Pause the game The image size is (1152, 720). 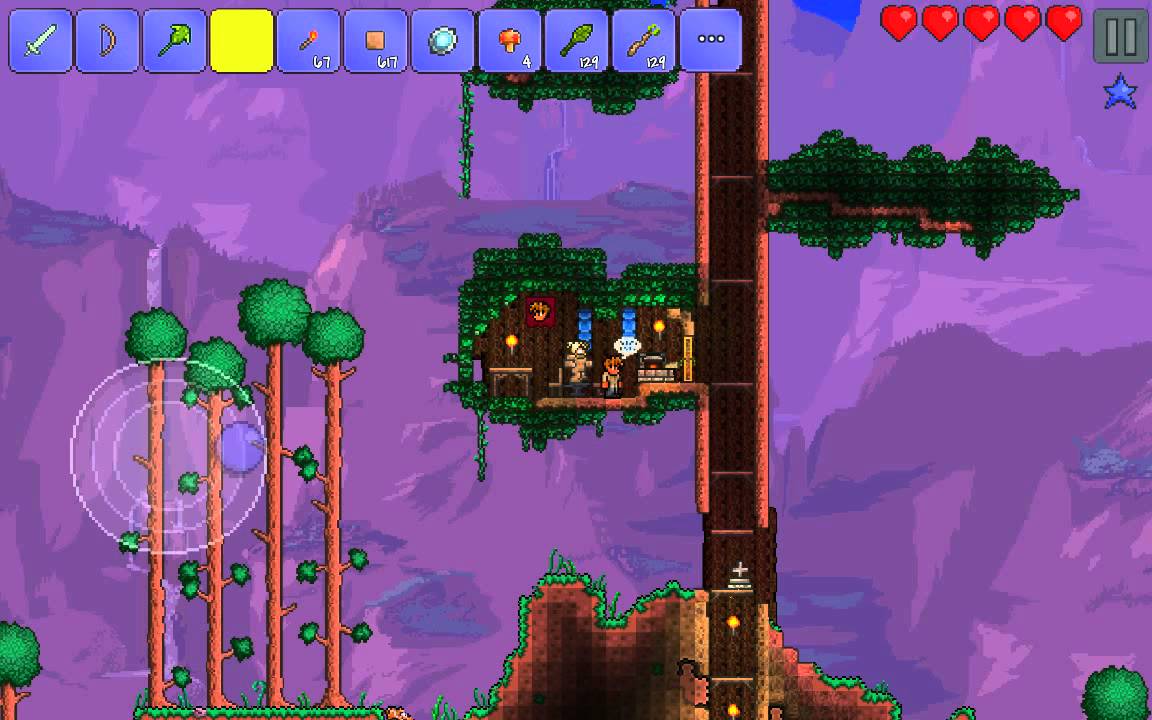pos(1120,37)
